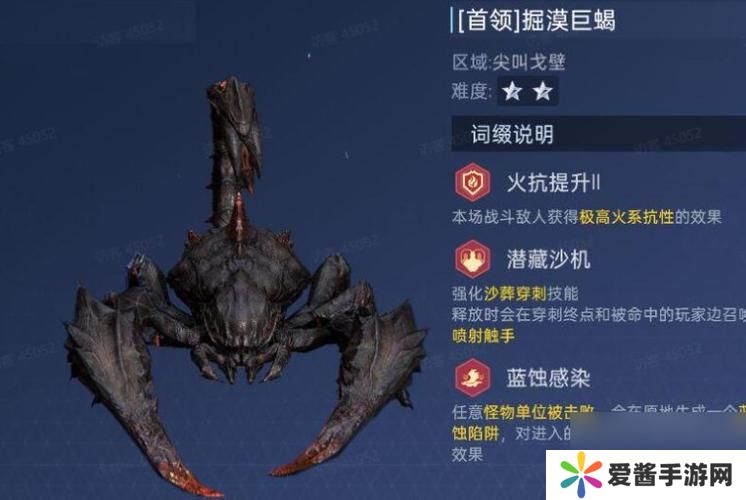Select the 火抗提升II affix icon
The image size is (746, 500).
pos(471,183)
